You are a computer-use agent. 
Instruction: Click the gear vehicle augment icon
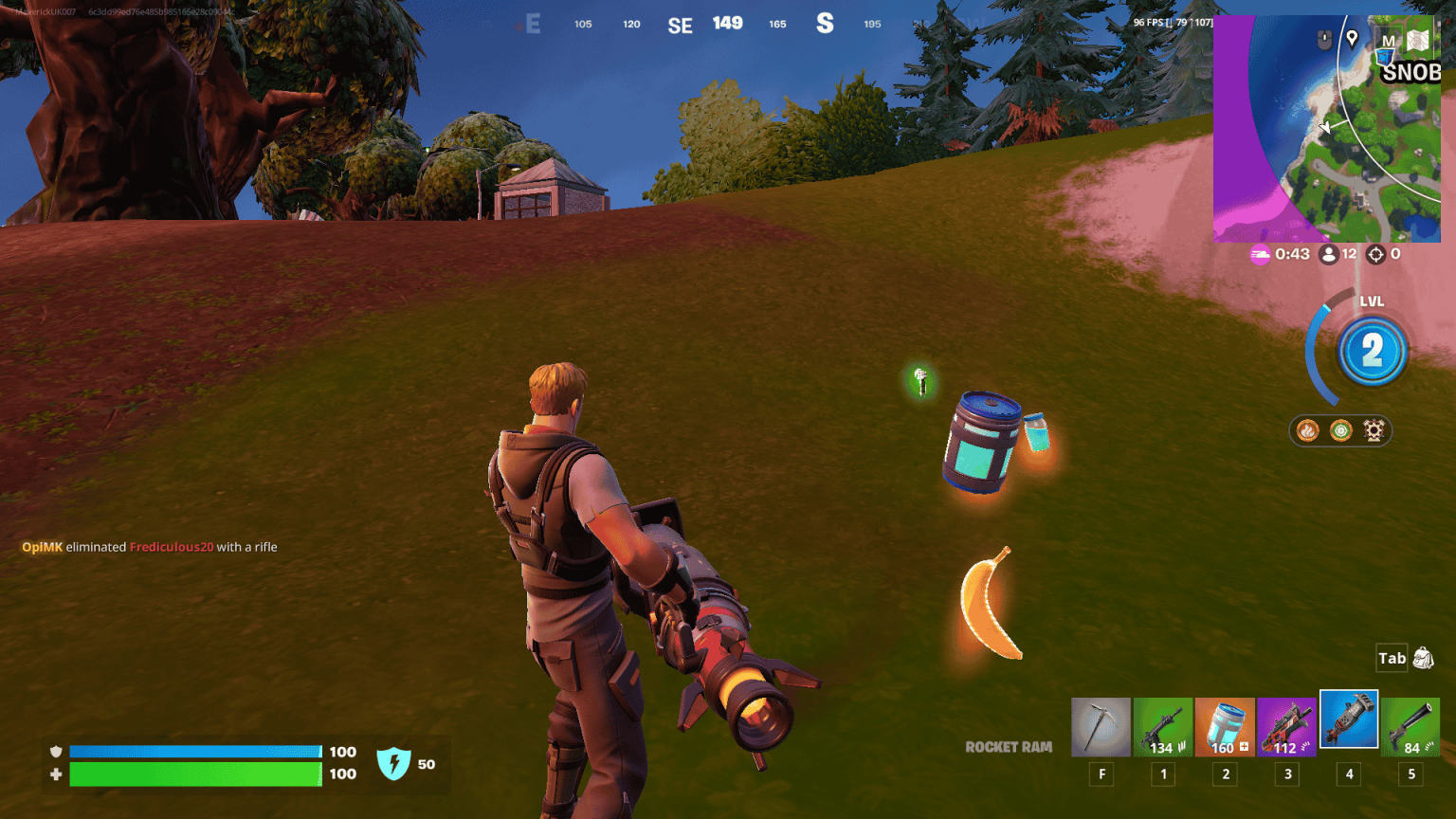pos(1375,430)
